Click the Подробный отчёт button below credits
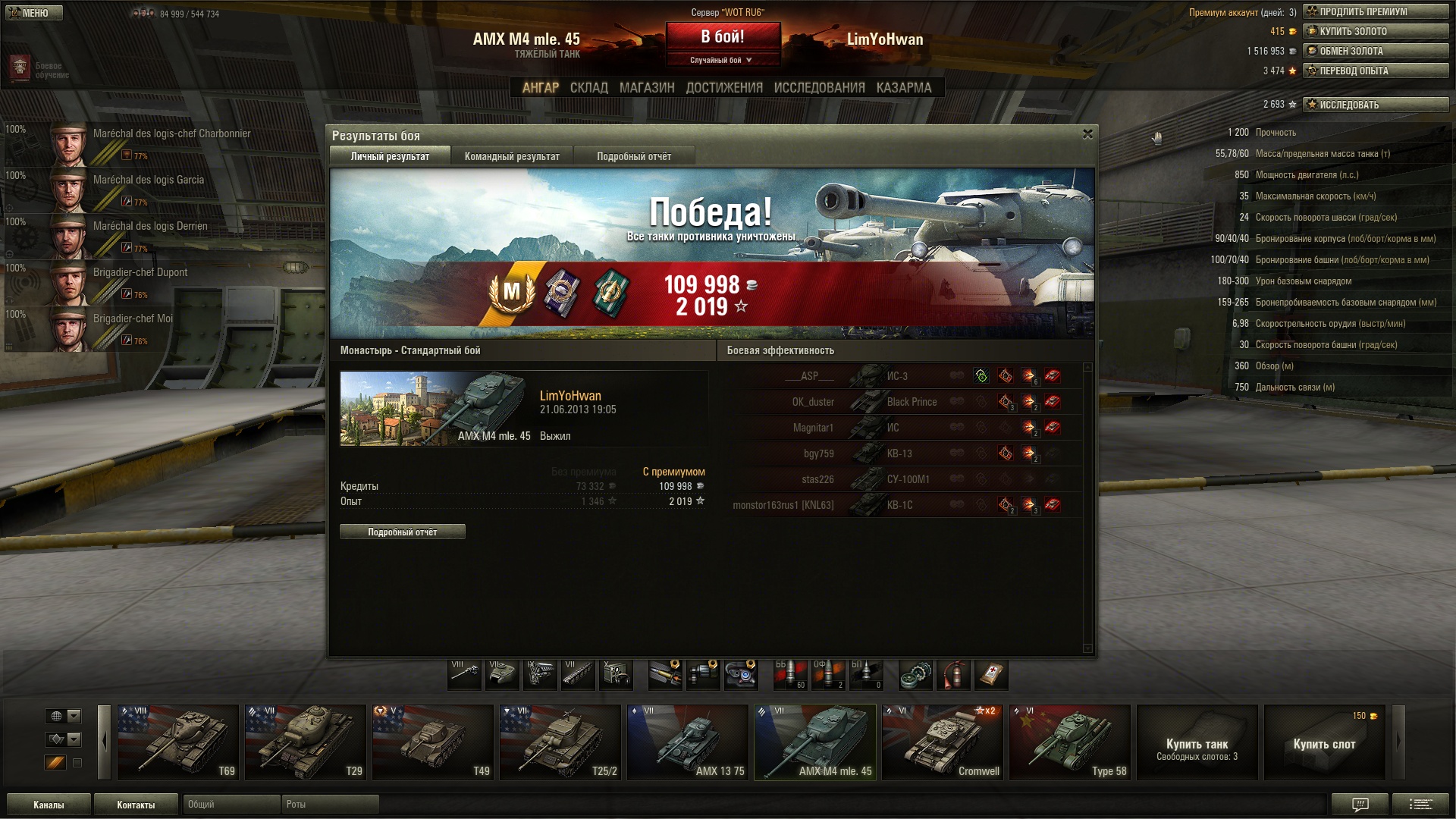 (x=402, y=532)
